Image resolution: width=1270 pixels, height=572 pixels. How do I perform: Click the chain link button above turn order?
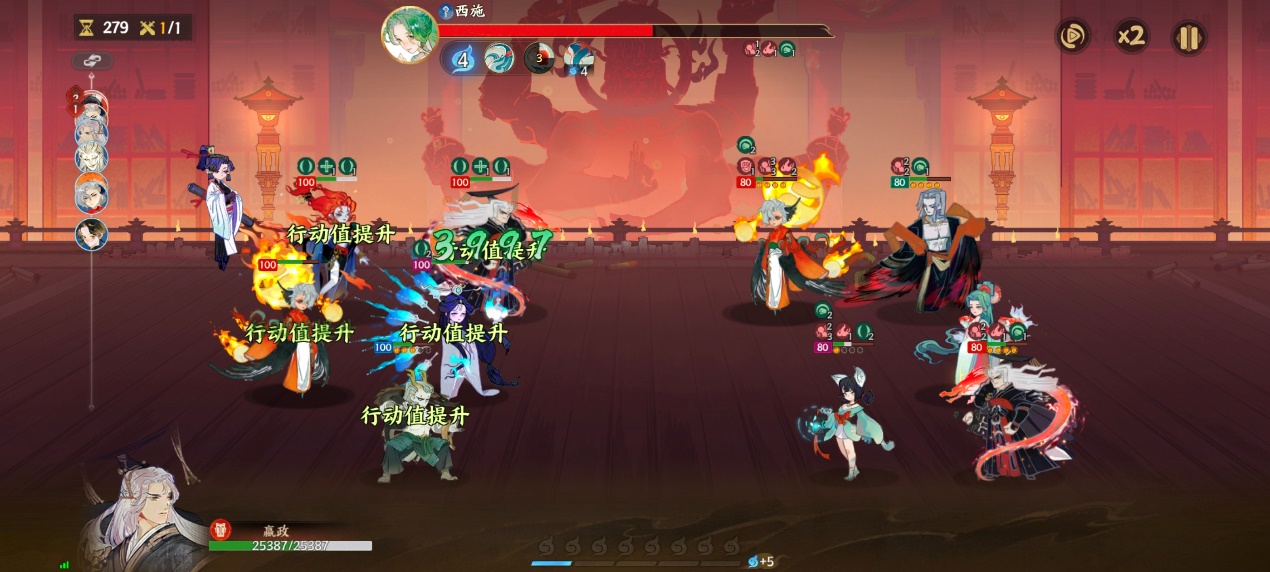(x=92, y=61)
